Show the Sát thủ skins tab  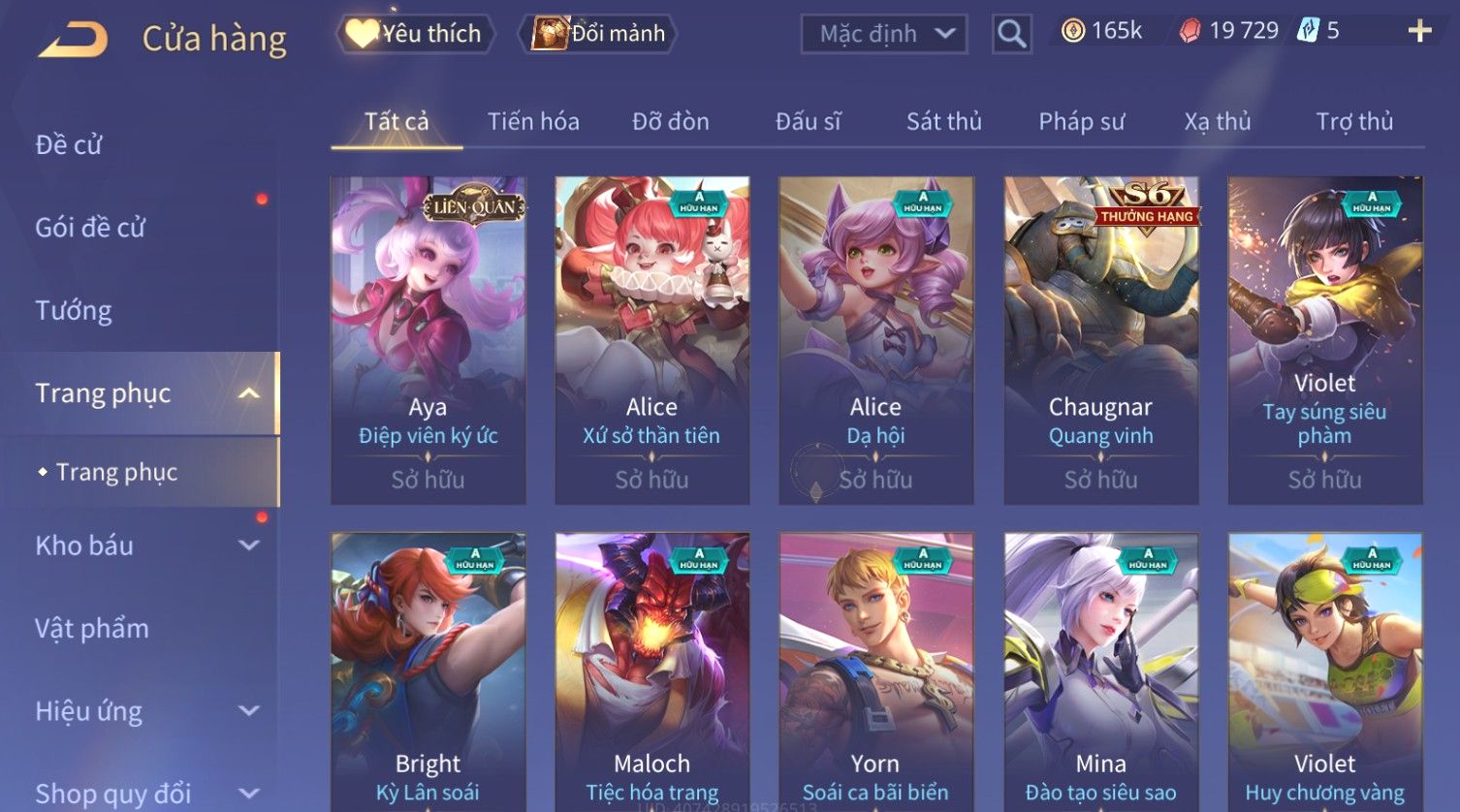[943, 122]
